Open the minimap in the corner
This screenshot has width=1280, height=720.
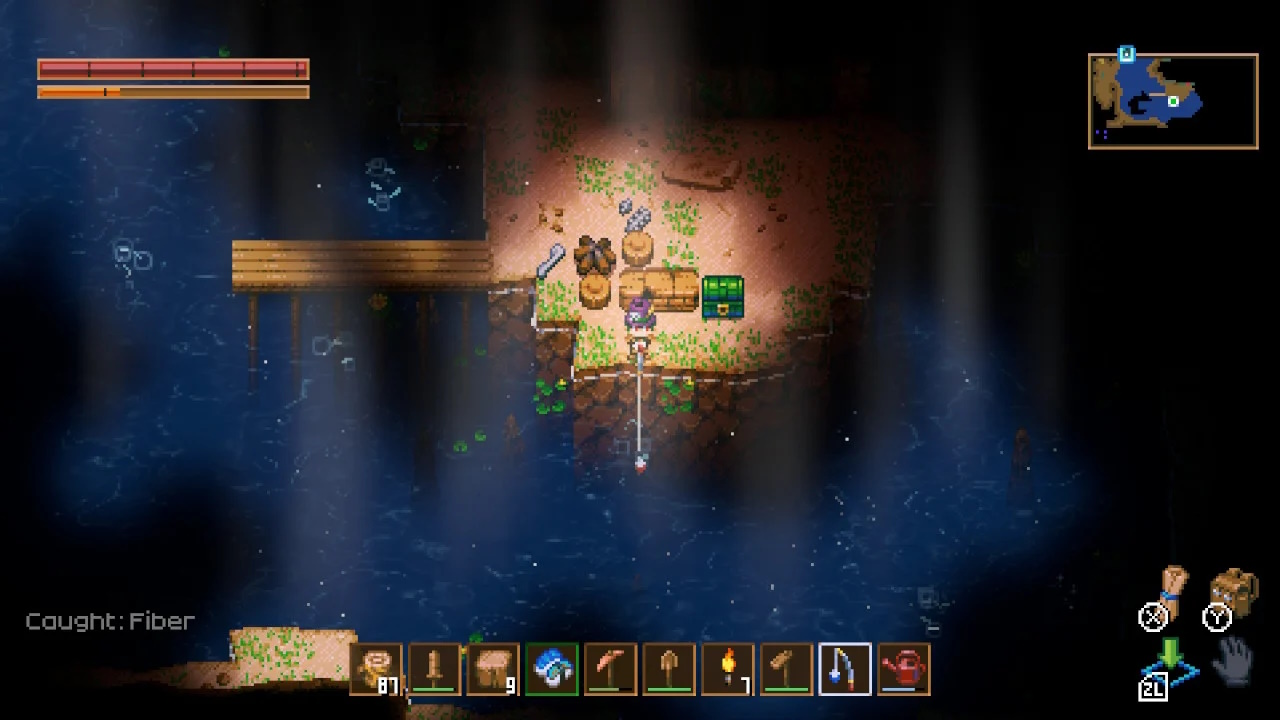[x=1173, y=102]
